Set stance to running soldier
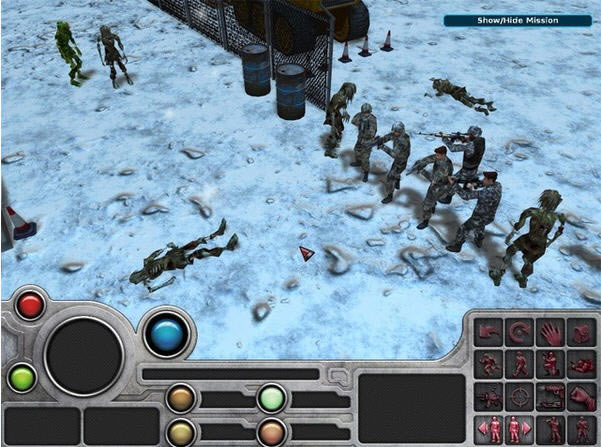This screenshot has height=447, width=601. (x=489, y=363)
